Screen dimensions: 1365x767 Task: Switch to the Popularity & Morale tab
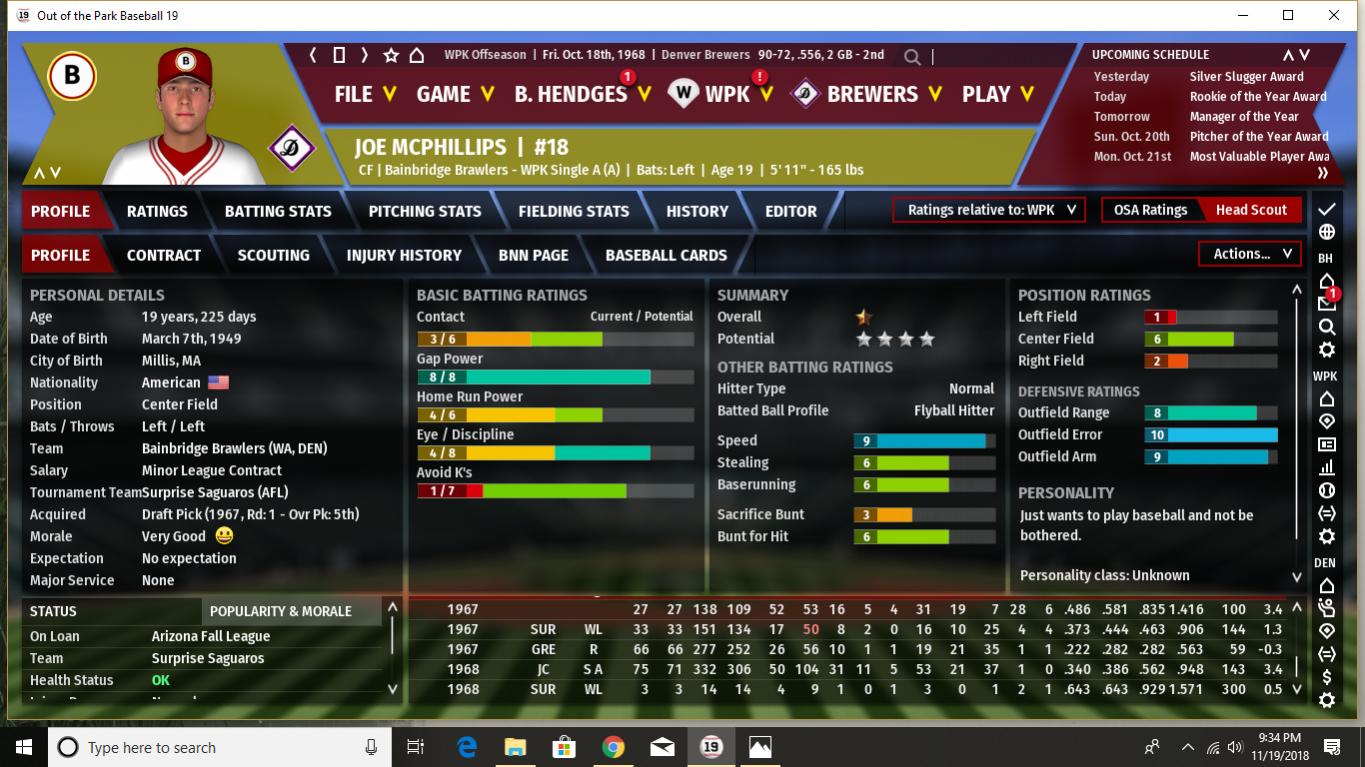[281, 611]
